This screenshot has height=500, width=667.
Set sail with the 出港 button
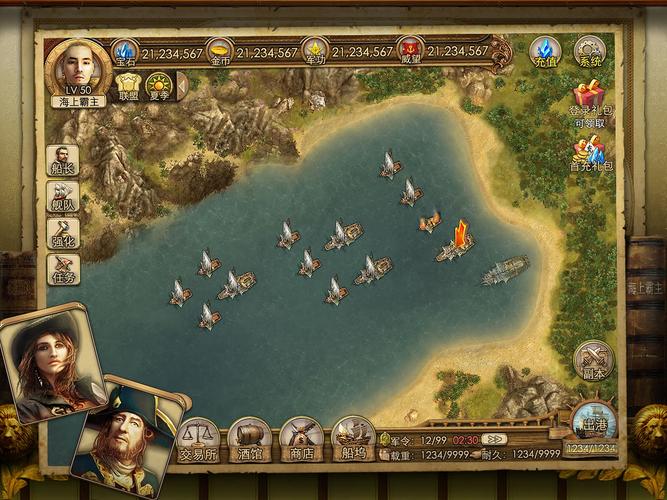pos(594,424)
